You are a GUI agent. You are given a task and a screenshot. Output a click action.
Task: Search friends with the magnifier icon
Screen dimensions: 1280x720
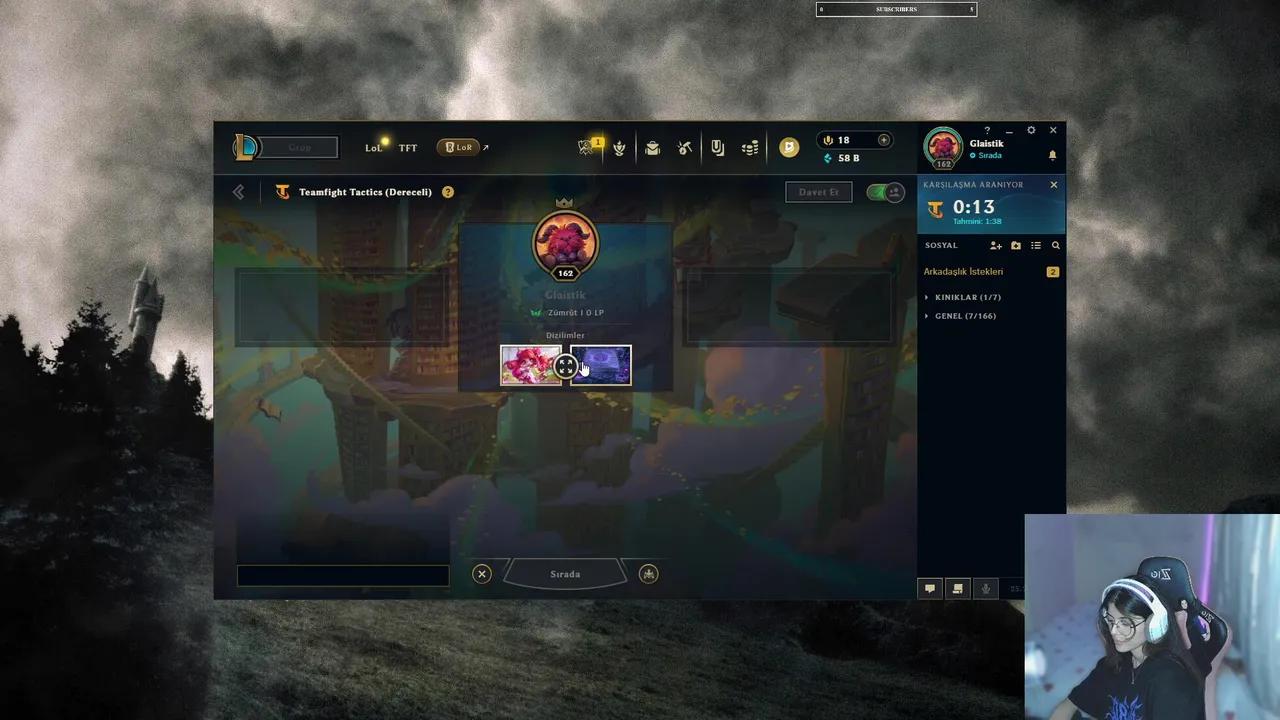pos(1056,245)
